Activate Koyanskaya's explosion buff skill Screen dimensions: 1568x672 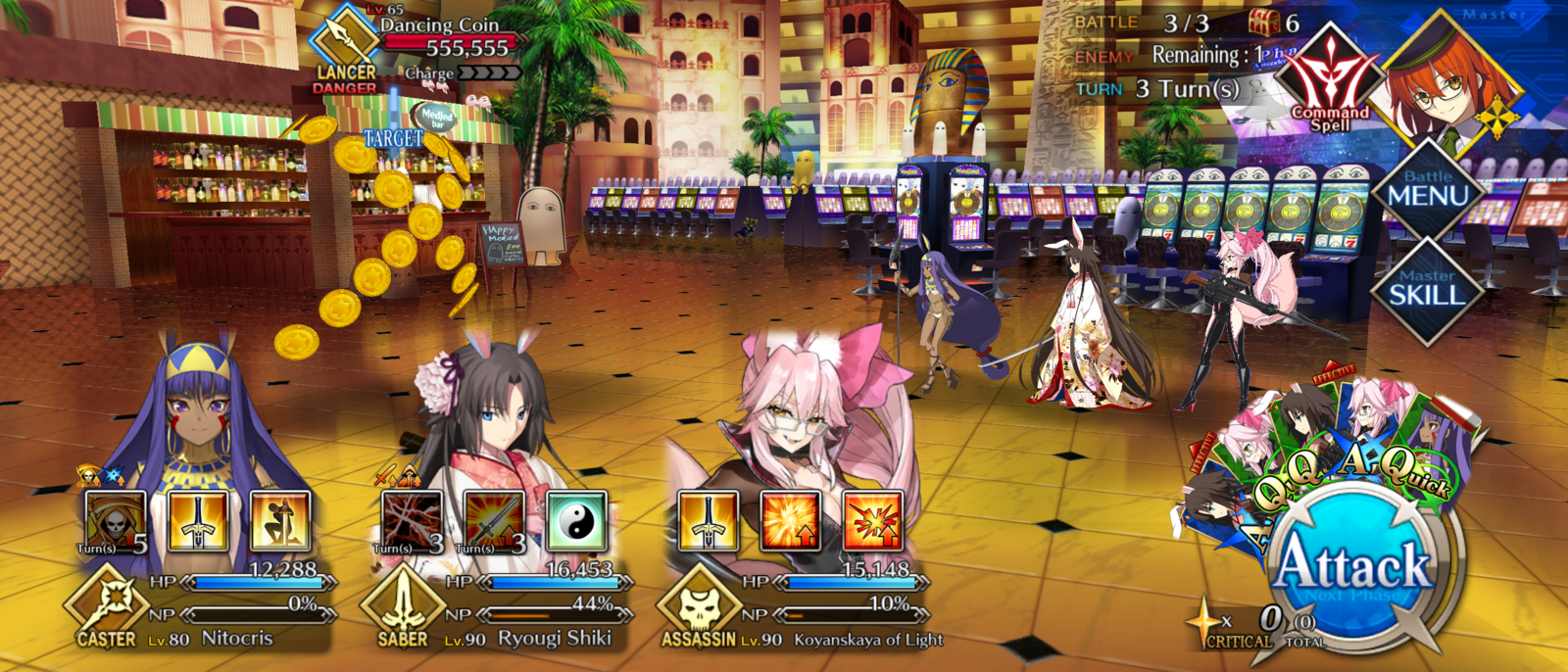click(x=791, y=522)
